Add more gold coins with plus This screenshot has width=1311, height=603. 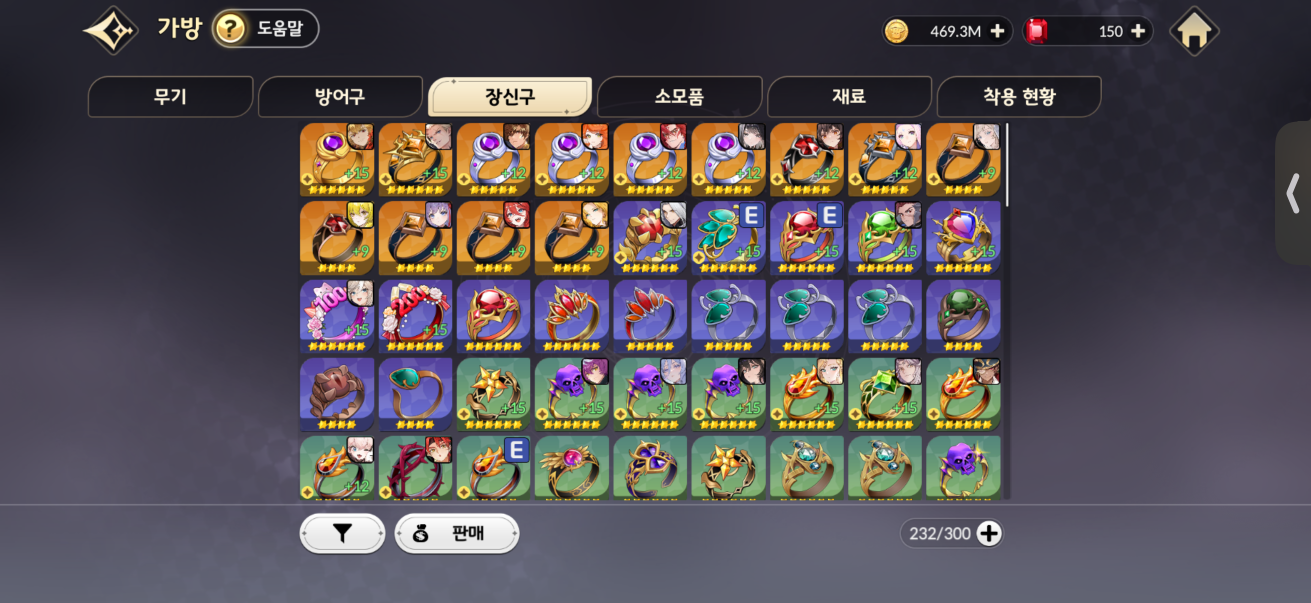click(x=997, y=31)
